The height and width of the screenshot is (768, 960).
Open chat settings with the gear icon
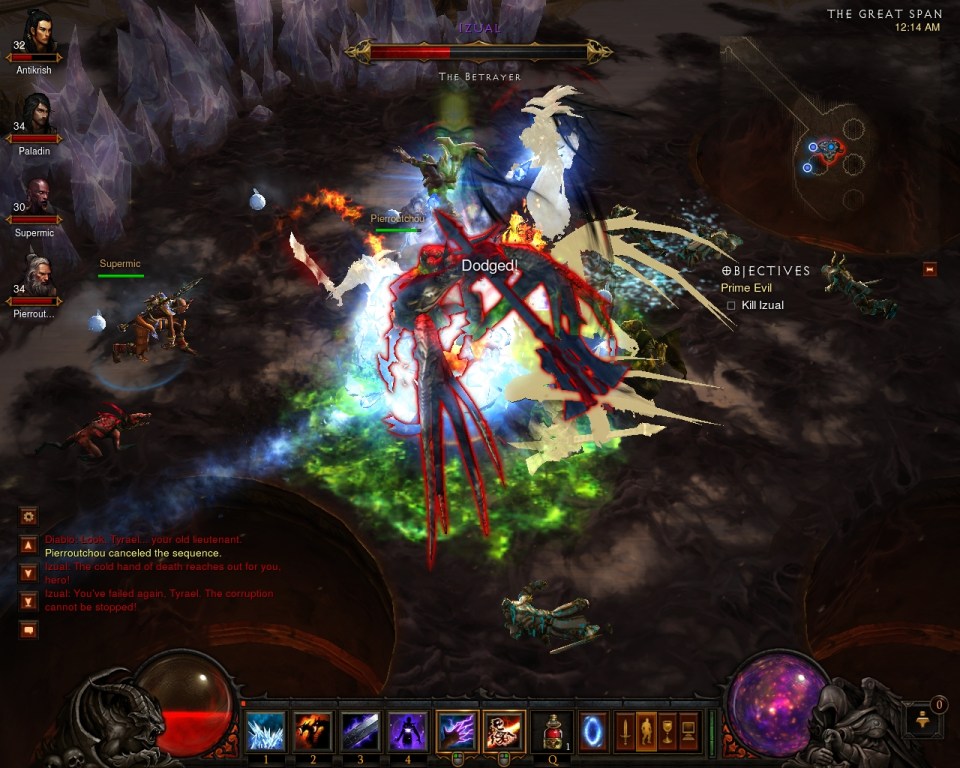coord(28,516)
